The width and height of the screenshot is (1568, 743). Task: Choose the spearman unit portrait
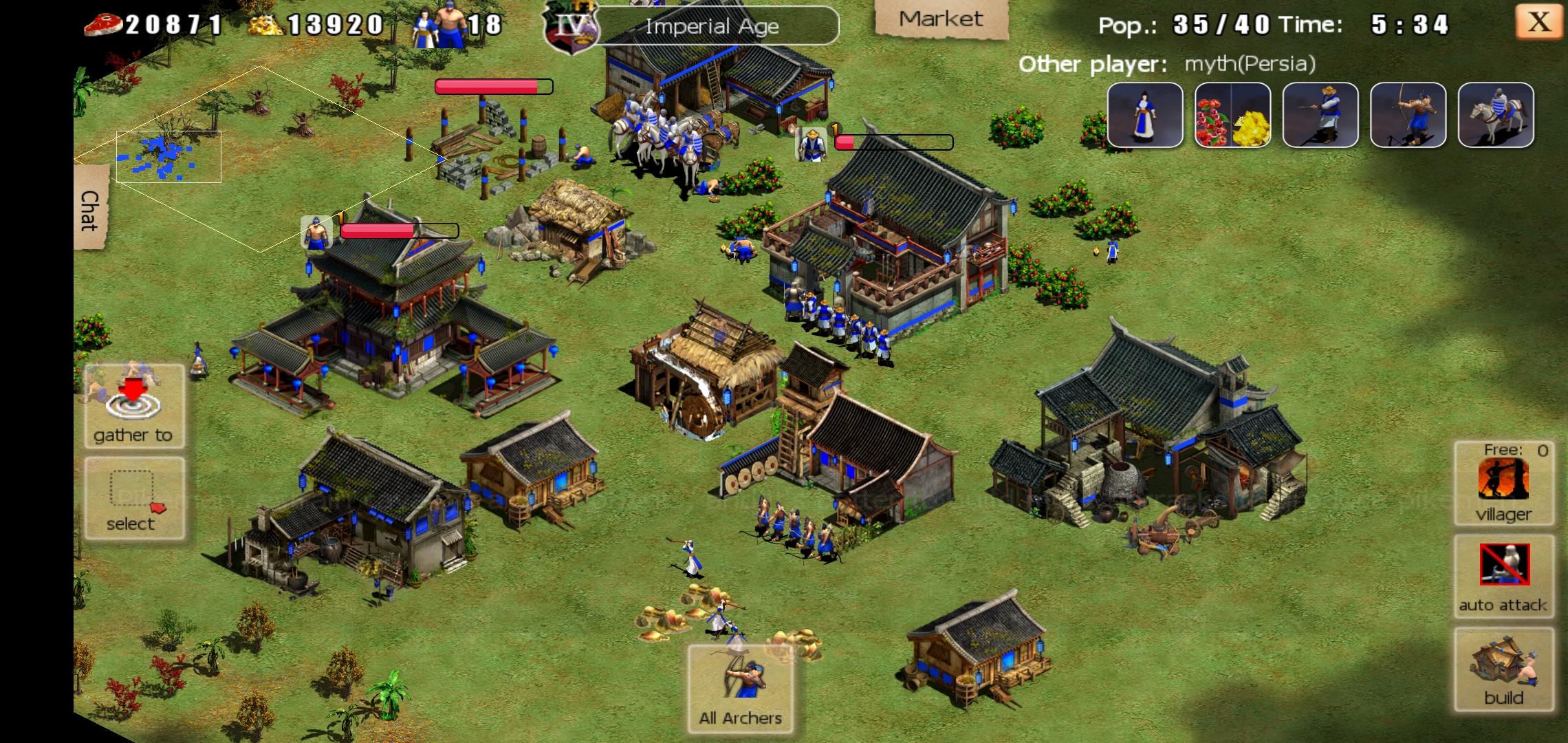pyautogui.click(x=1320, y=115)
